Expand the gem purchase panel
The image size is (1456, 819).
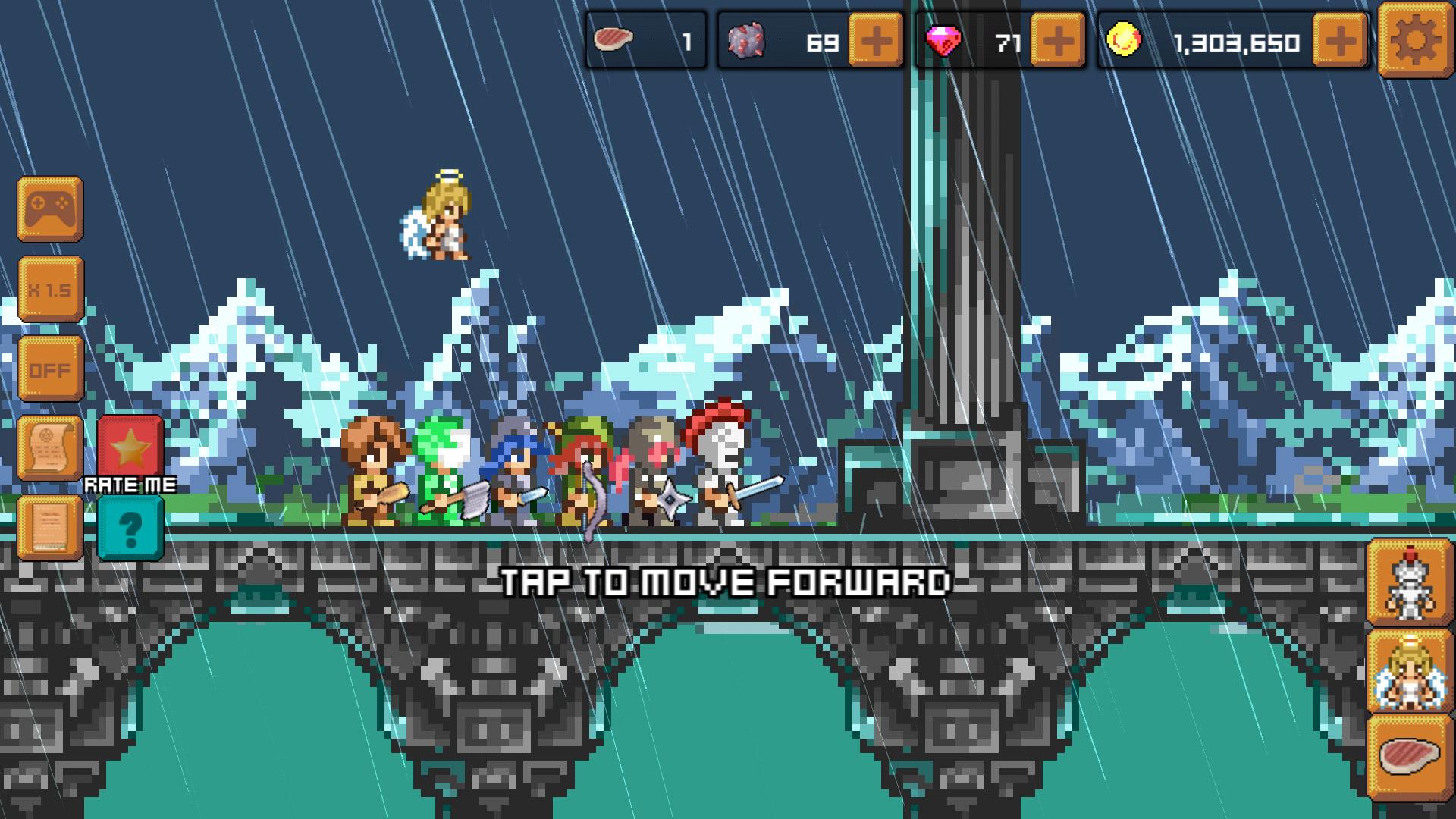tap(1054, 42)
